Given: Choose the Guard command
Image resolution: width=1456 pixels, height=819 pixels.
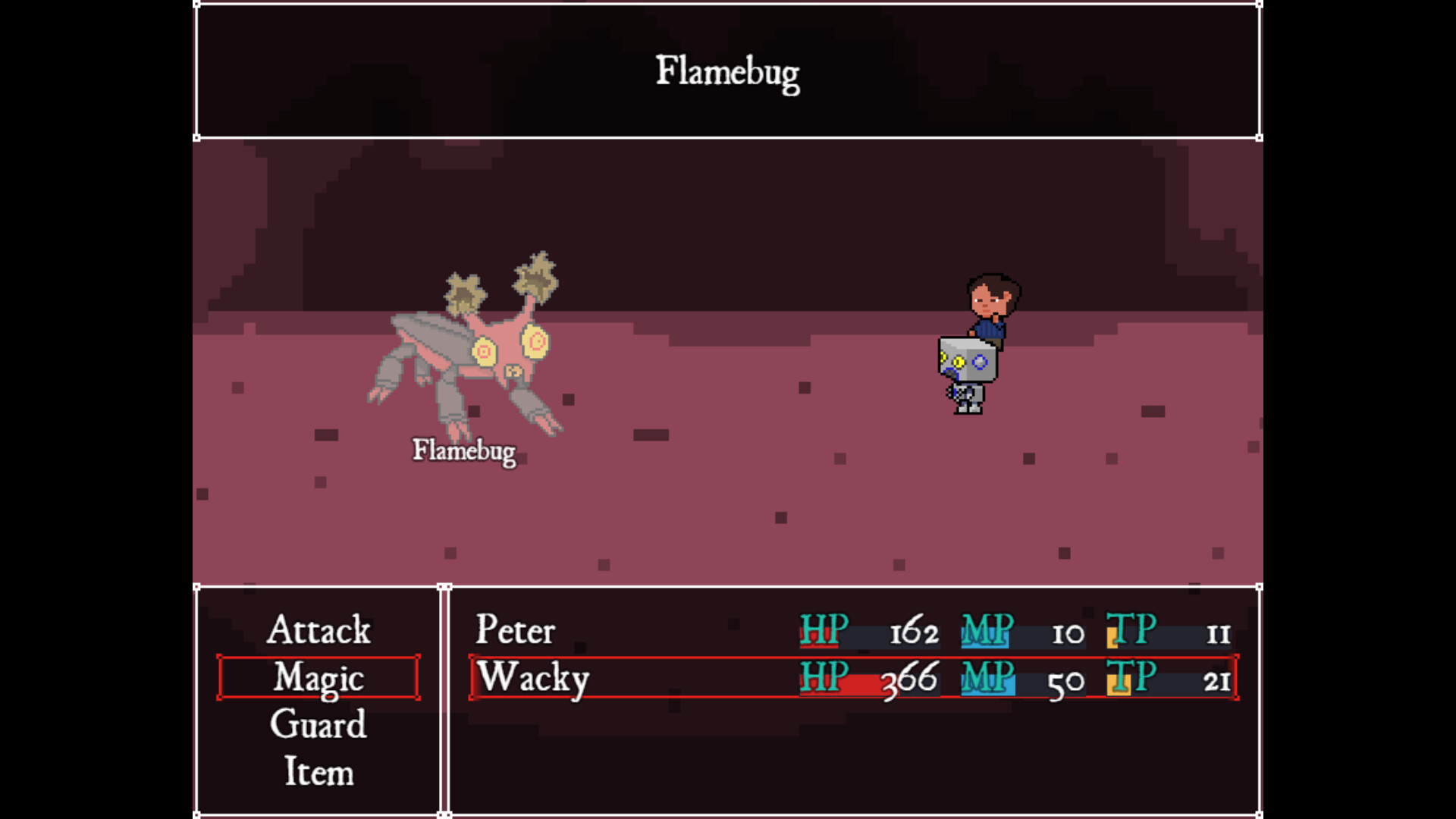Looking at the screenshot, I should 318,726.
